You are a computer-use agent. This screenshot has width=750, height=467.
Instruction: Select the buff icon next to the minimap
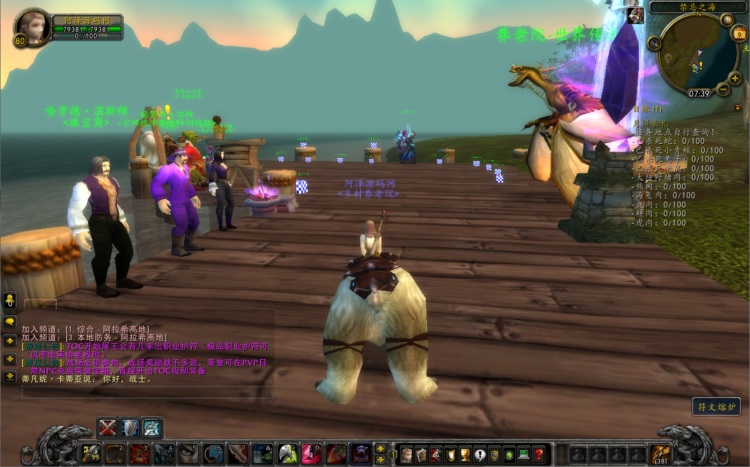pyautogui.click(x=635, y=15)
